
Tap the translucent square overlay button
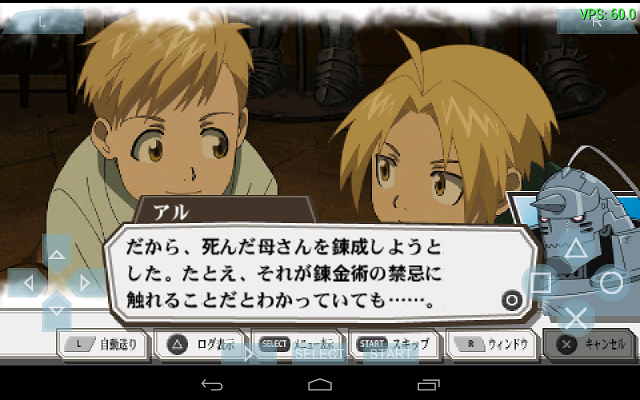[540, 283]
